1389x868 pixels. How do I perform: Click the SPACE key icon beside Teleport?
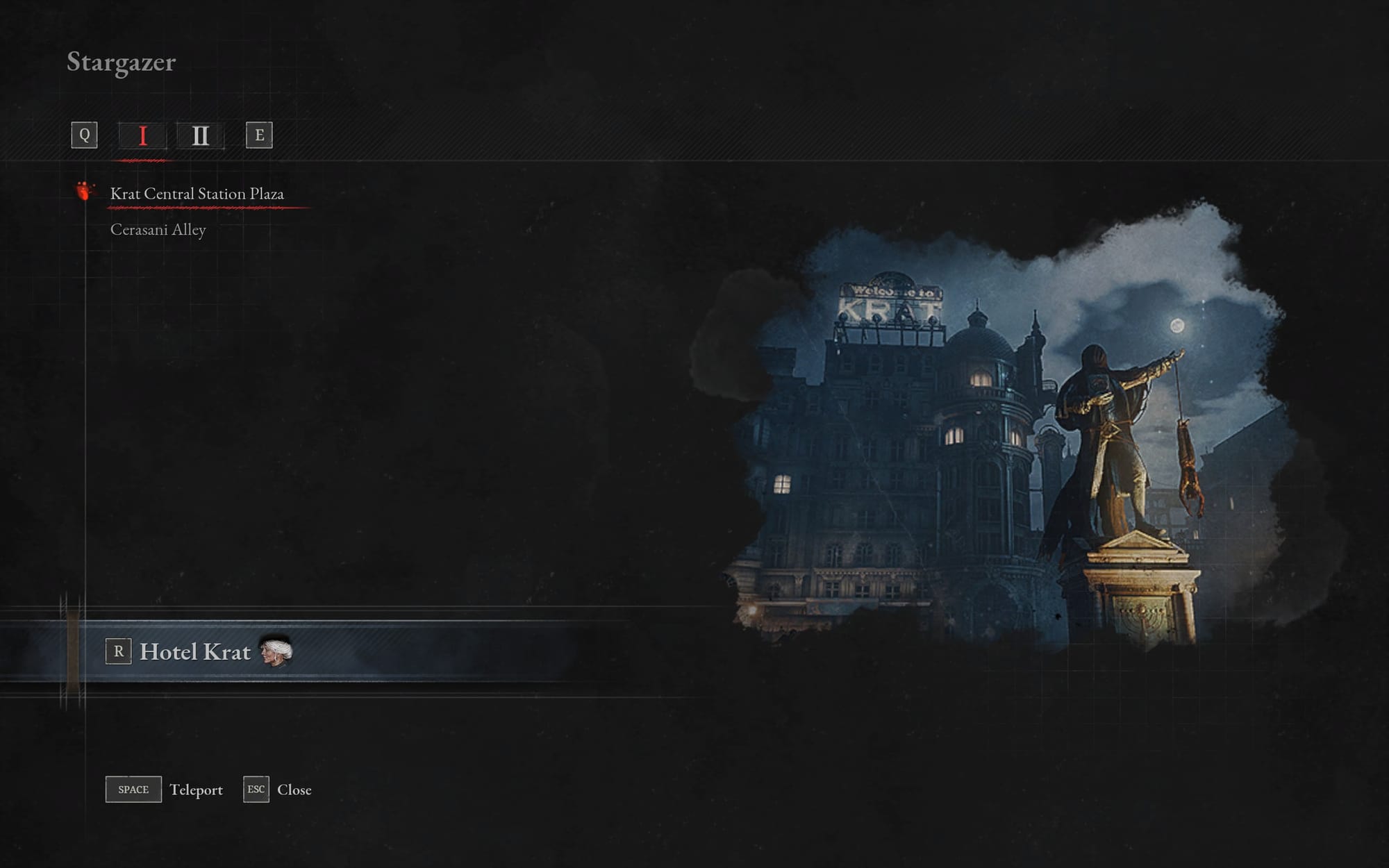click(x=133, y=789)
